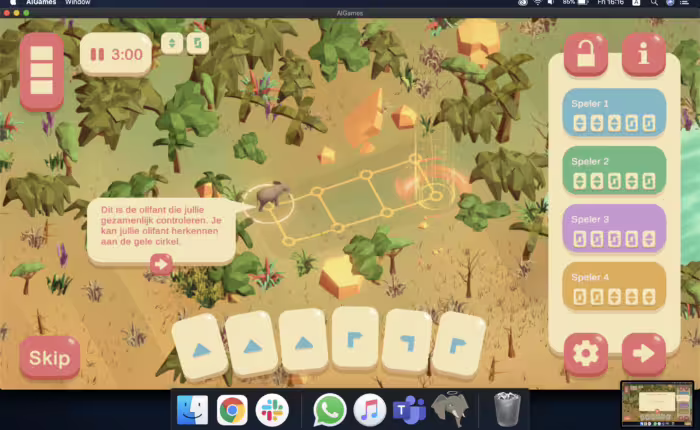
Task: Advance the elephant tutorial dialogue arrow
Action: coord(160,264)
